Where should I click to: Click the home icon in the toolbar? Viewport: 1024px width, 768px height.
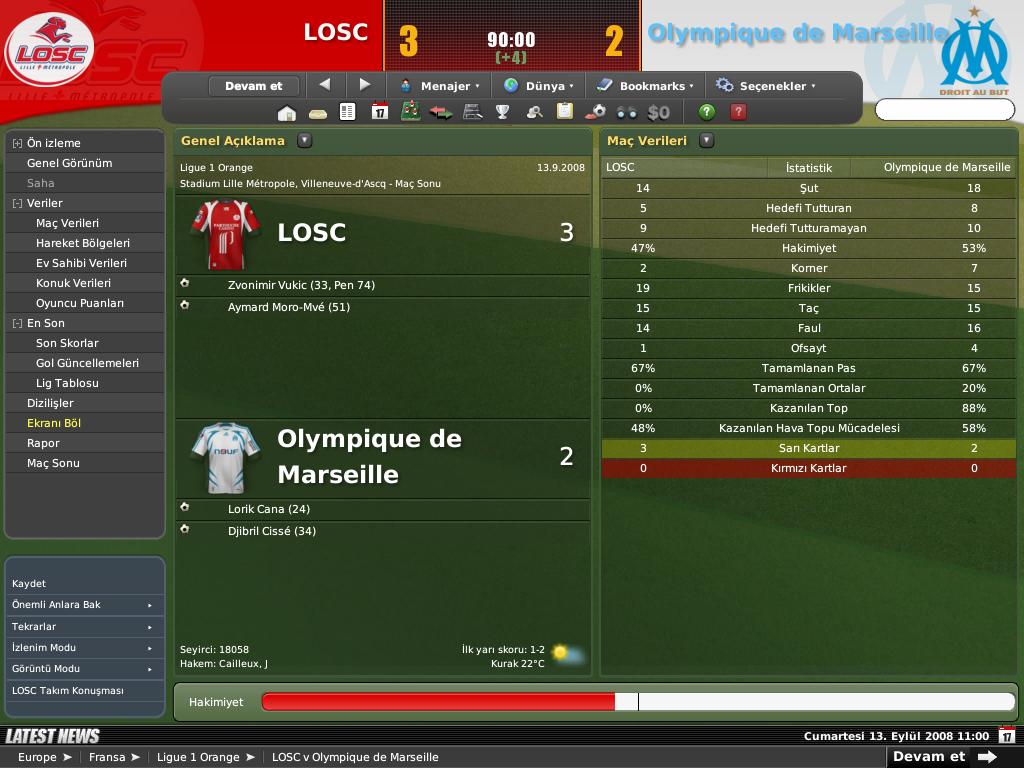click(287, 112)
